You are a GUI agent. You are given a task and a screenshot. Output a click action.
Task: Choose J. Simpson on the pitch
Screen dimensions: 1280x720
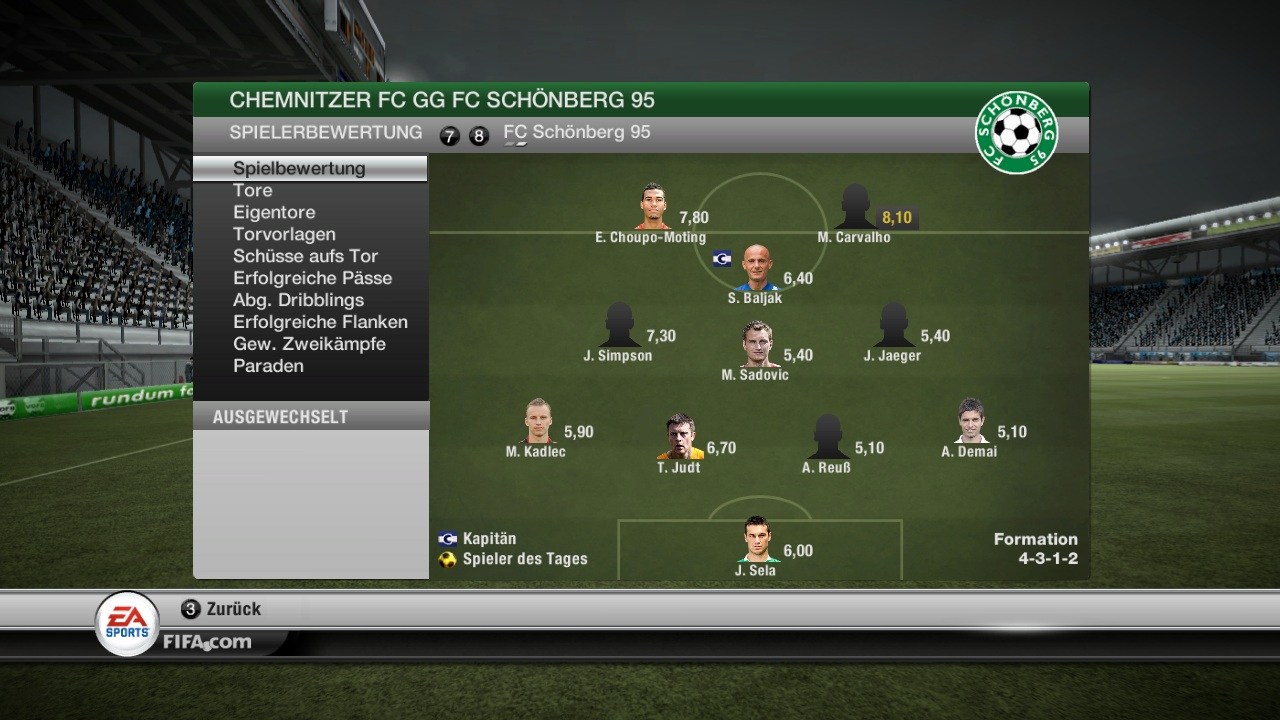coord(619,326)
